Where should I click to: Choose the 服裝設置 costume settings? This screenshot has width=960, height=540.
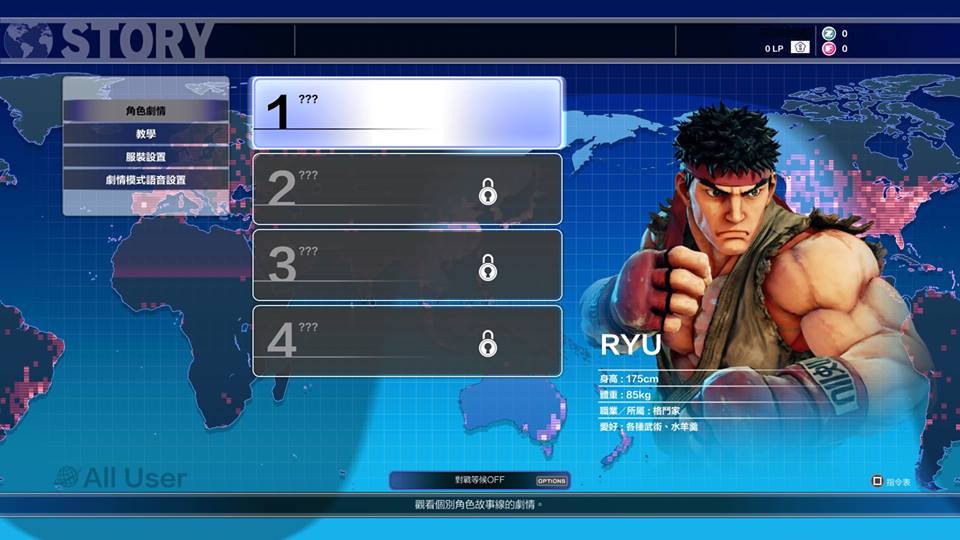click(x=146, y=157)
